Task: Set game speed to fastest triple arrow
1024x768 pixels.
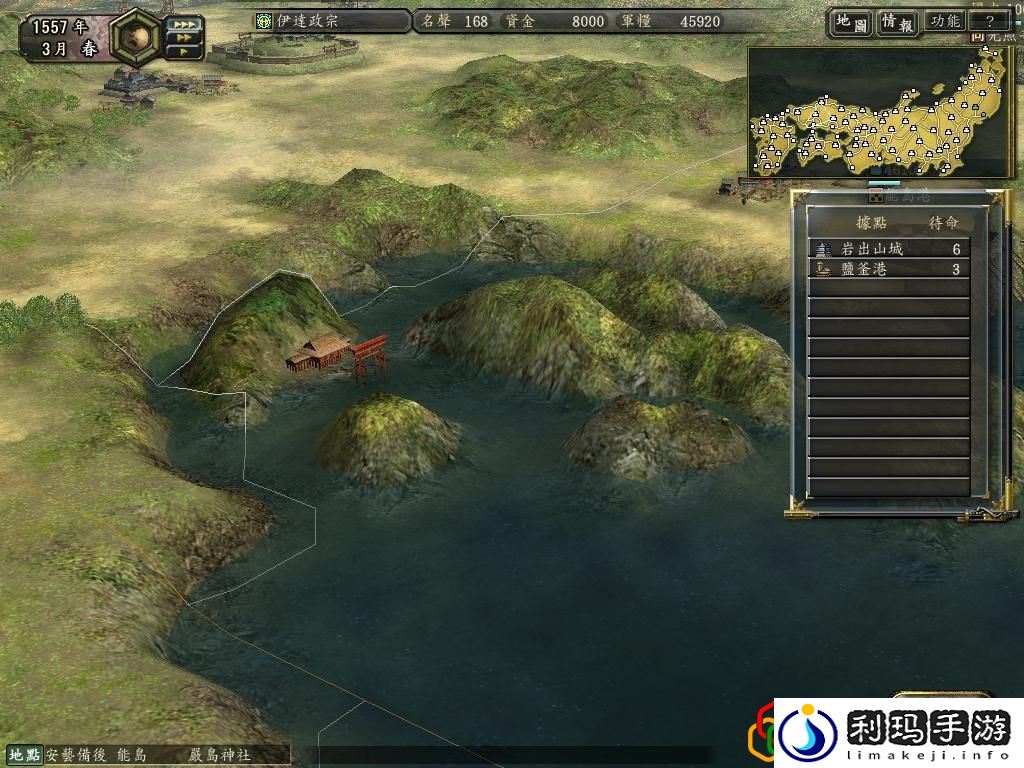Action: pyautogui.click(x=185, y=23)
